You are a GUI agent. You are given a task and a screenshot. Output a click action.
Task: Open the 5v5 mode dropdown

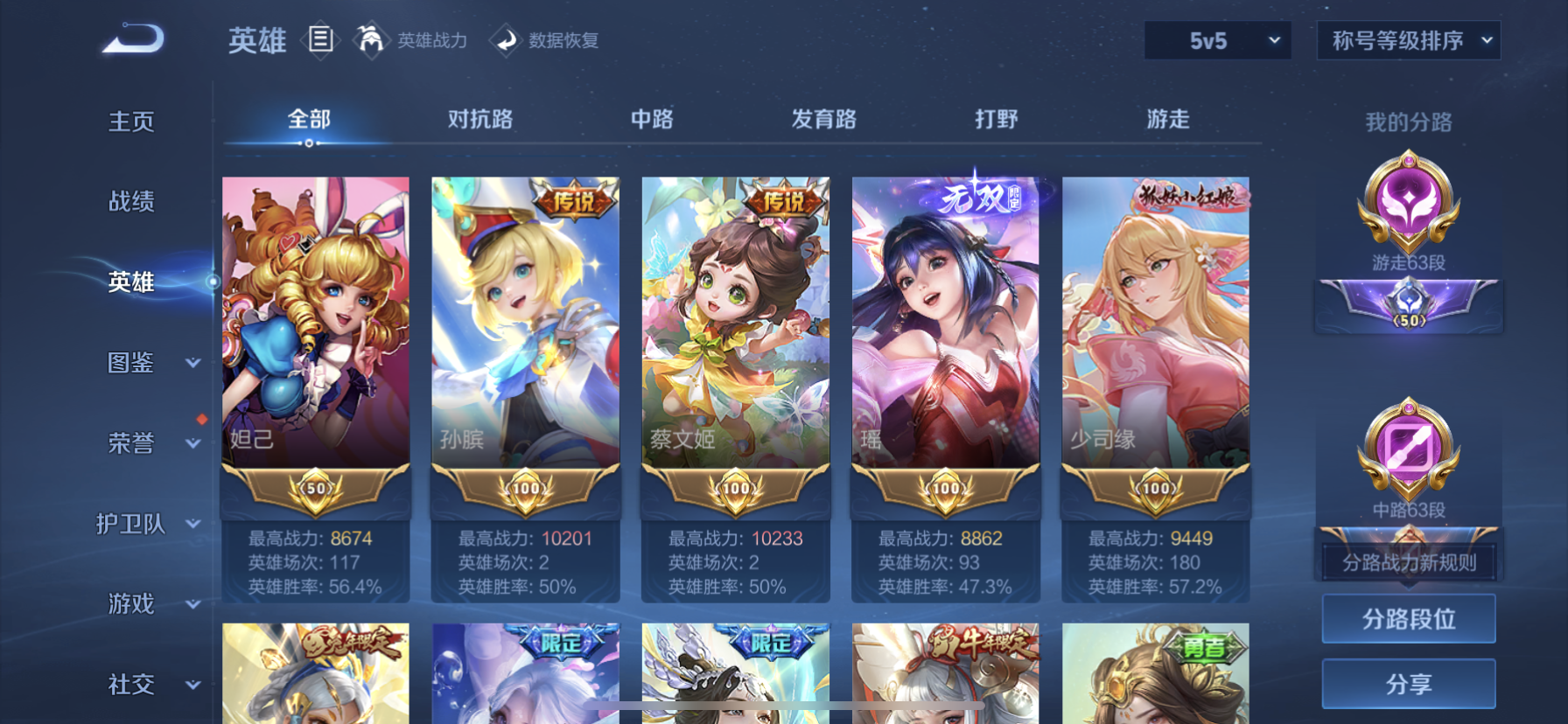pos(1217,39)
